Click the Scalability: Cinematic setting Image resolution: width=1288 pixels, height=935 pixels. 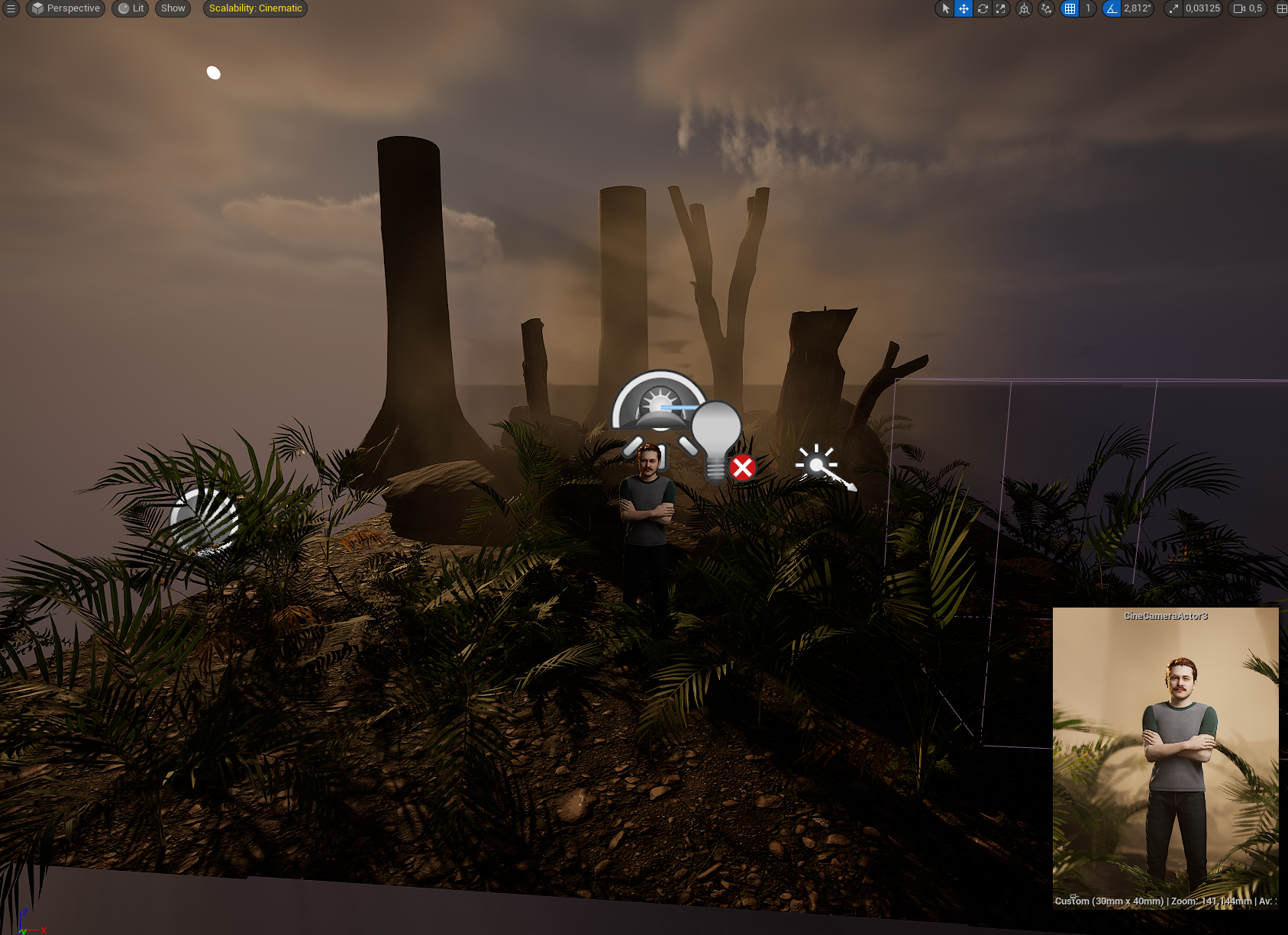(255, 8)
